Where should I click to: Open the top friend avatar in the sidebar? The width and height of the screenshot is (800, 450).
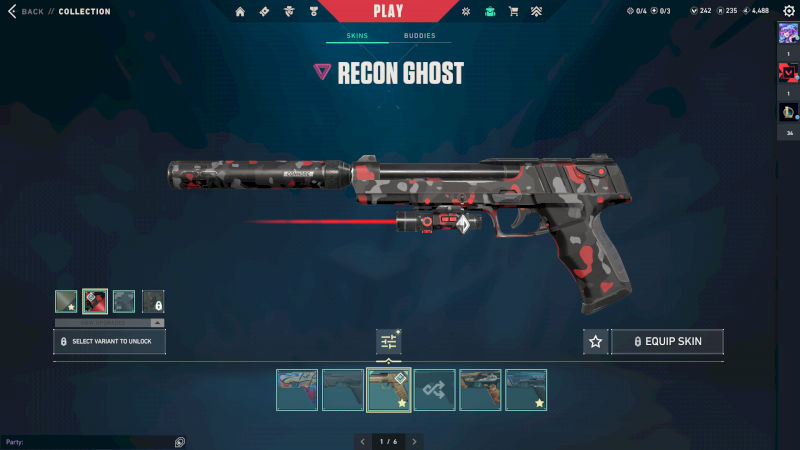pos(788,33)
